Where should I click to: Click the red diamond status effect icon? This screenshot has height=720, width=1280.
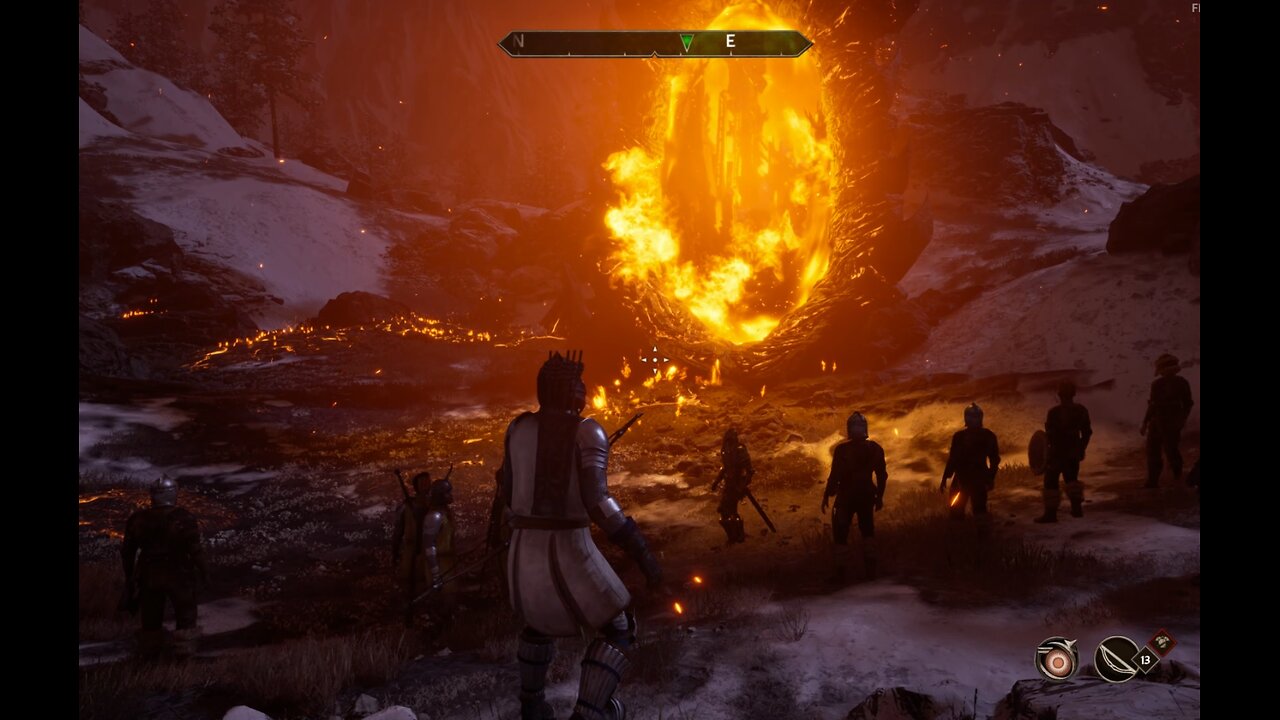(1161, 642)
